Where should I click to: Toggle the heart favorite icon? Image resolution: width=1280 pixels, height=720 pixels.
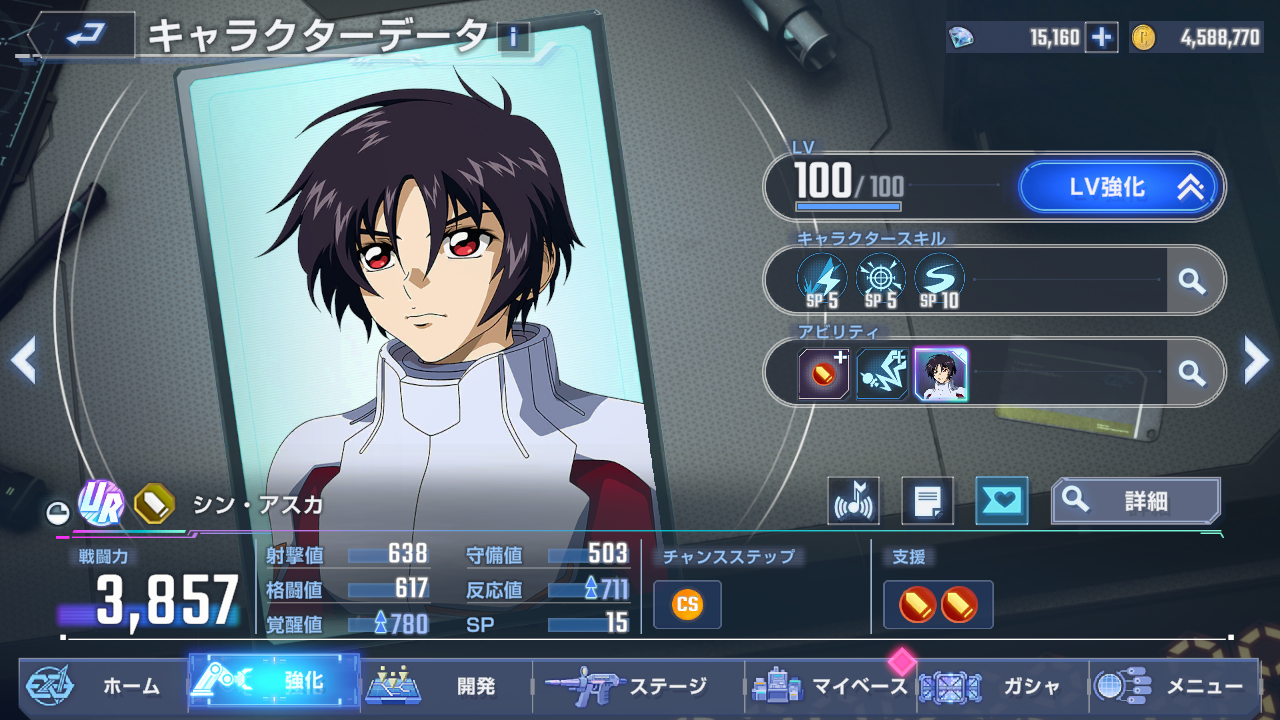(x=1001, y=501)
